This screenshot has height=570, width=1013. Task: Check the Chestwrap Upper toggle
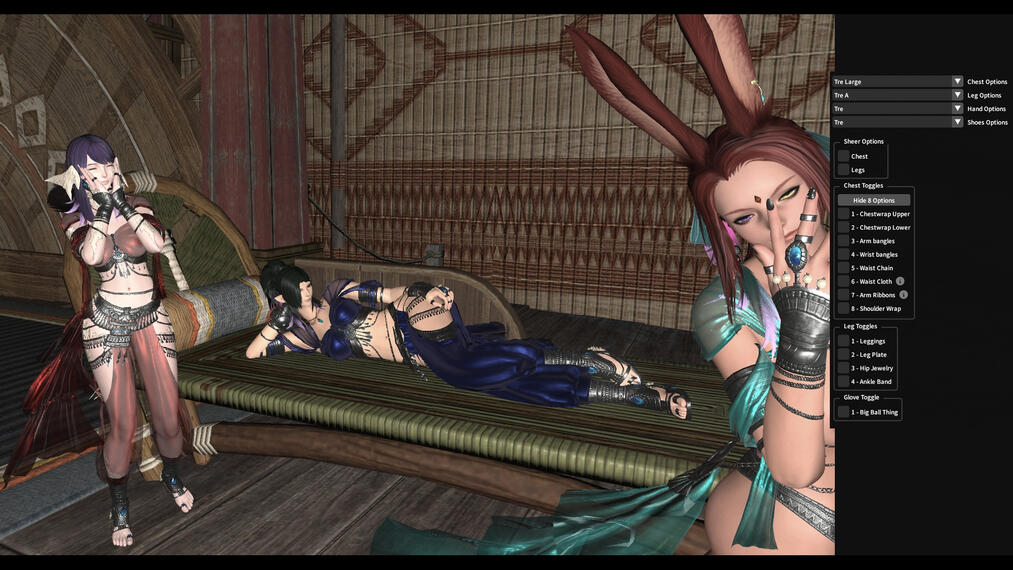844,214
